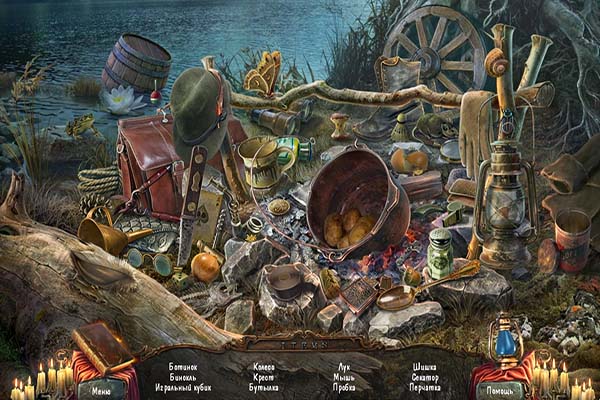The height and width of the screenshot is (400, 600).
Task: Select Шишка in the item list
Action: pyautogui.click(x=424, y=367)
